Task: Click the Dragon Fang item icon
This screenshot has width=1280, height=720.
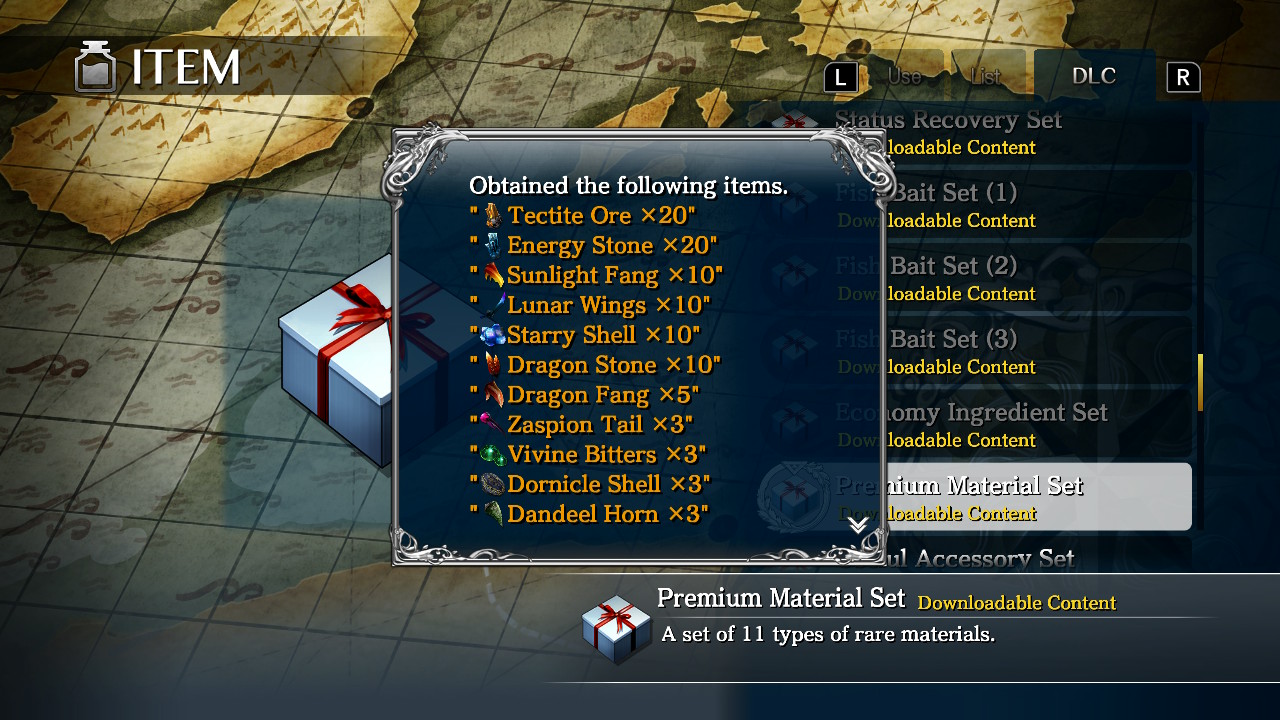Action: coord(494,394)
